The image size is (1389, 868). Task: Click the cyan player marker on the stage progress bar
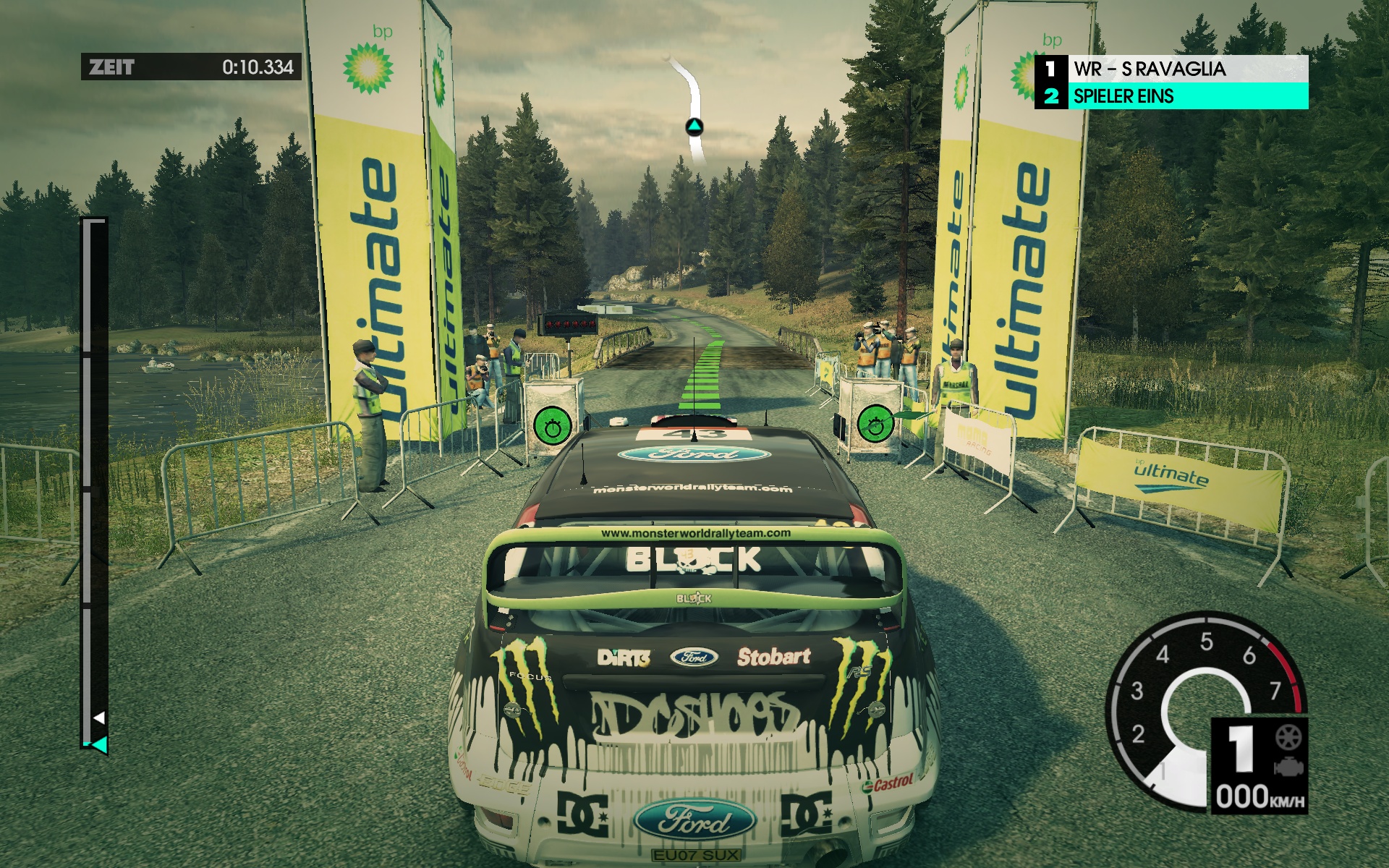coord(100,744)
